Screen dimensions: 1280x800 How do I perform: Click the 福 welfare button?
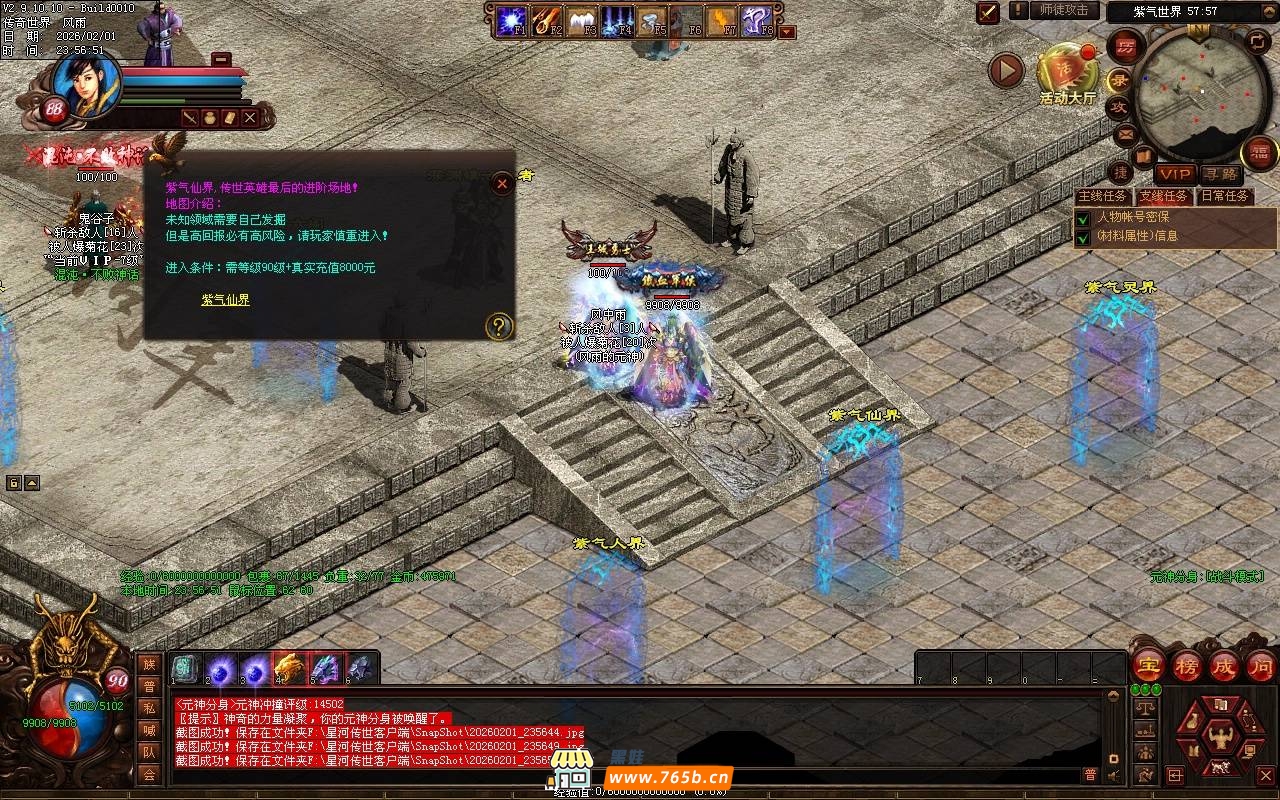[1260, 153]
